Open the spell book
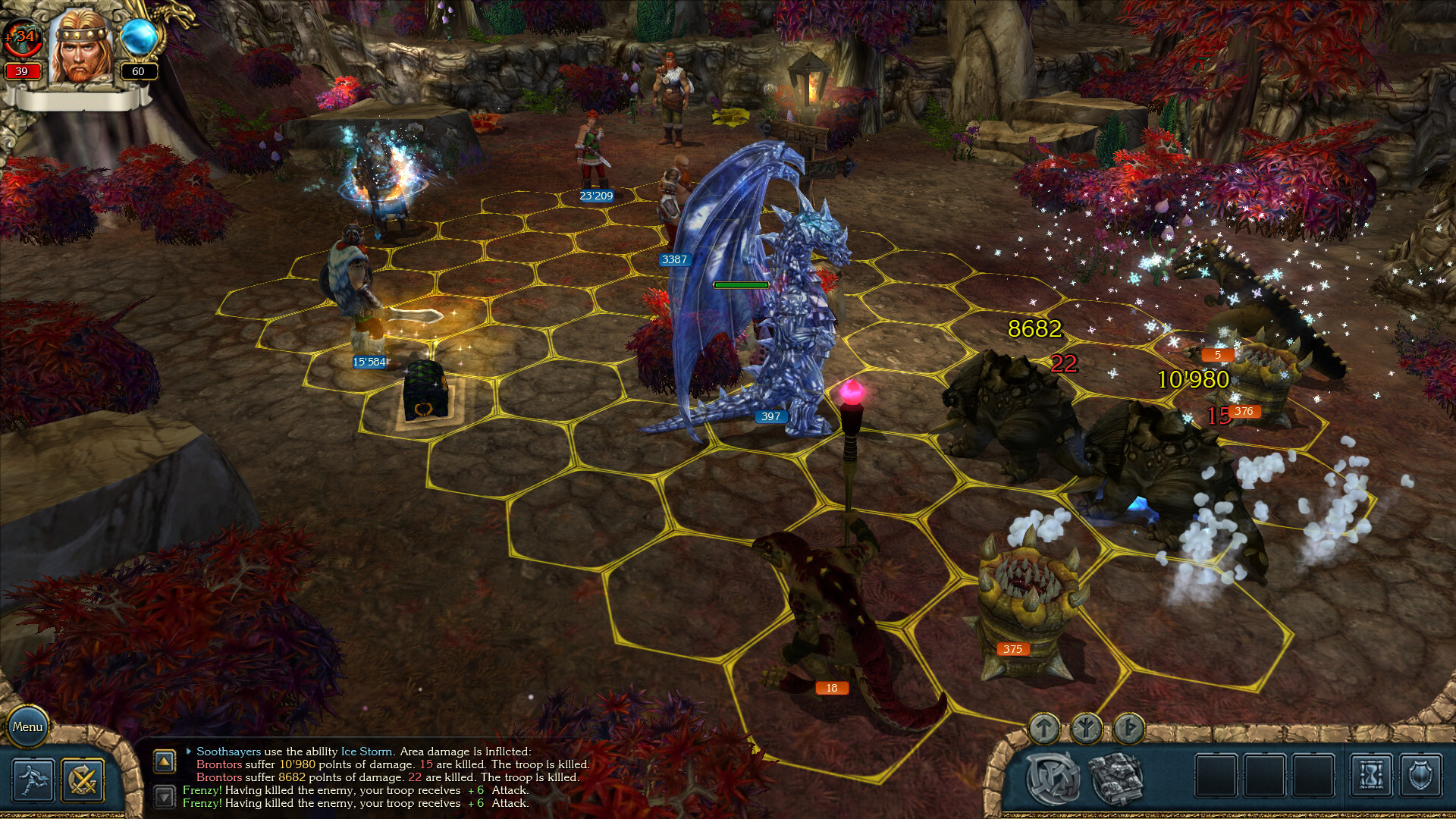The height and width of the screenshot is (819, 1456). [x=1116, y=777]
